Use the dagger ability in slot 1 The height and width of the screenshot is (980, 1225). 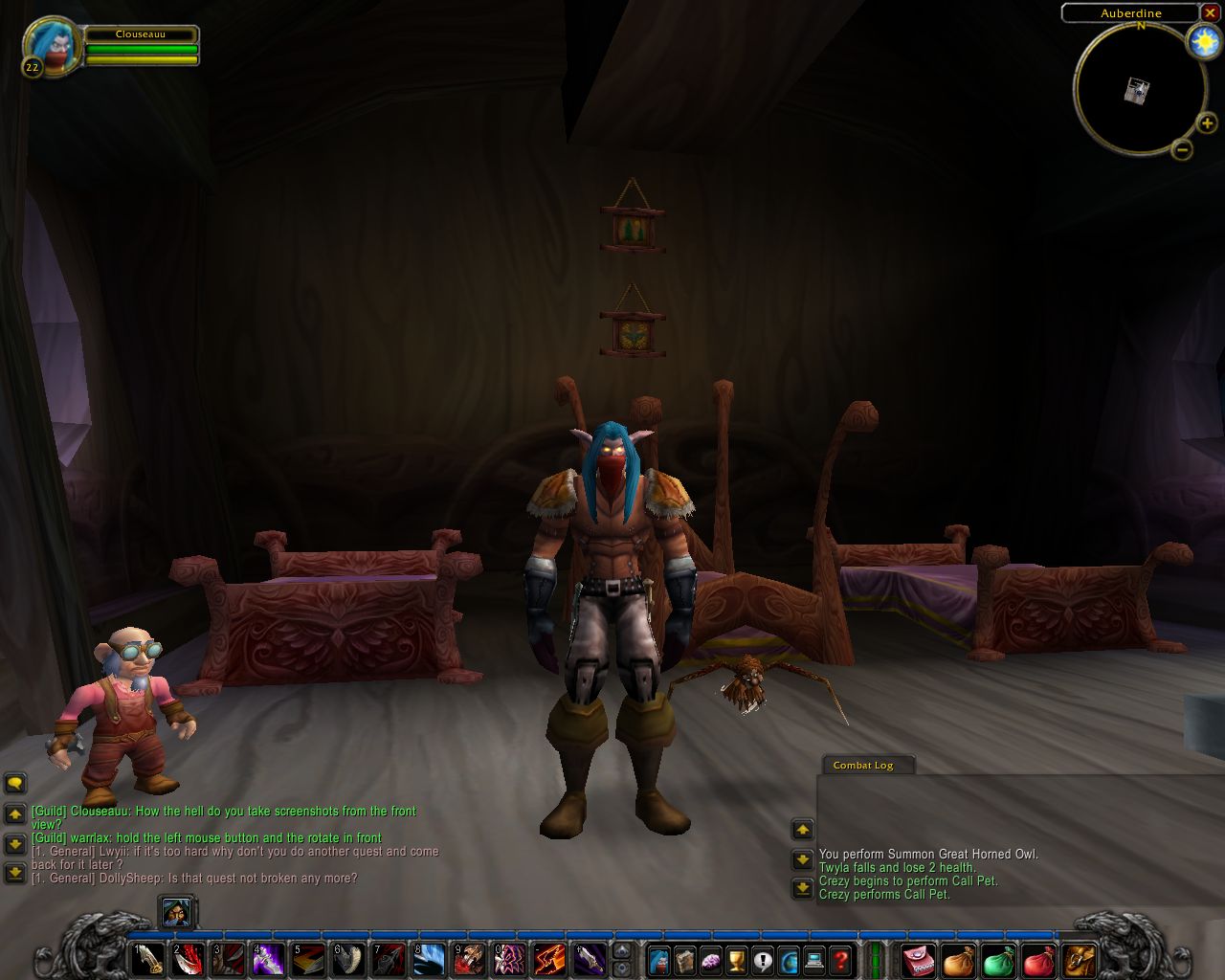(147, 959)
